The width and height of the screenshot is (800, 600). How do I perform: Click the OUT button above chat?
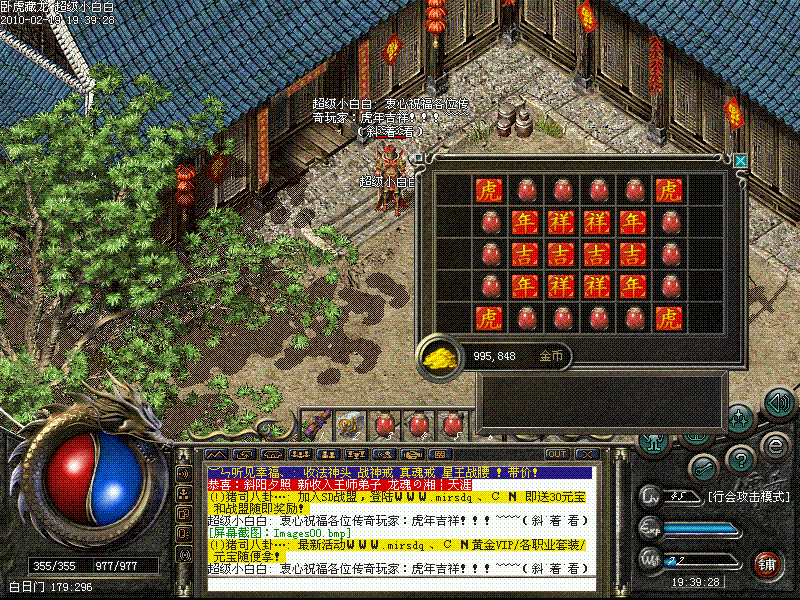[x=557, y=453]
